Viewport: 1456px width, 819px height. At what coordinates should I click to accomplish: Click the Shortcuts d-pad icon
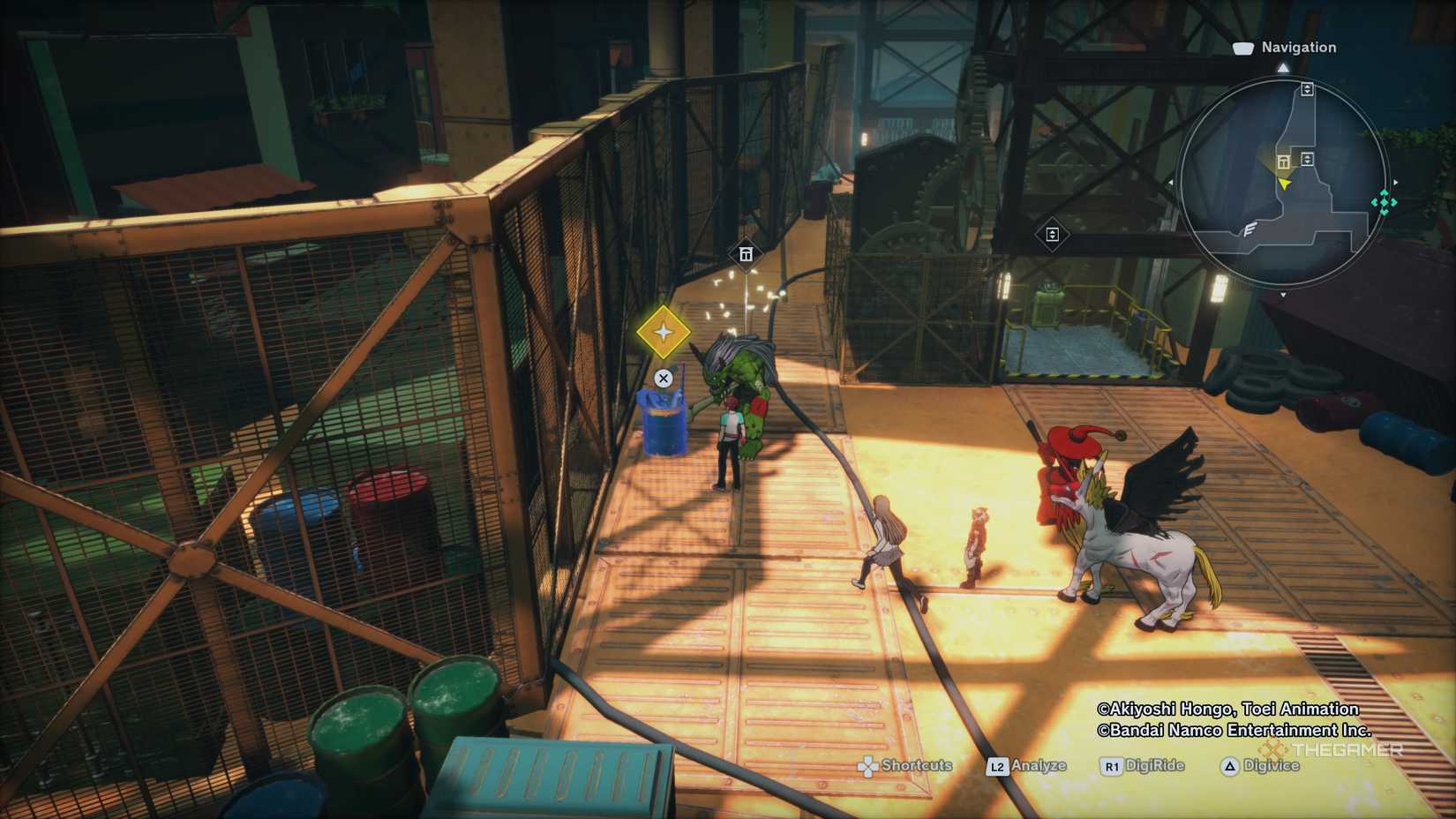[868, 765]
